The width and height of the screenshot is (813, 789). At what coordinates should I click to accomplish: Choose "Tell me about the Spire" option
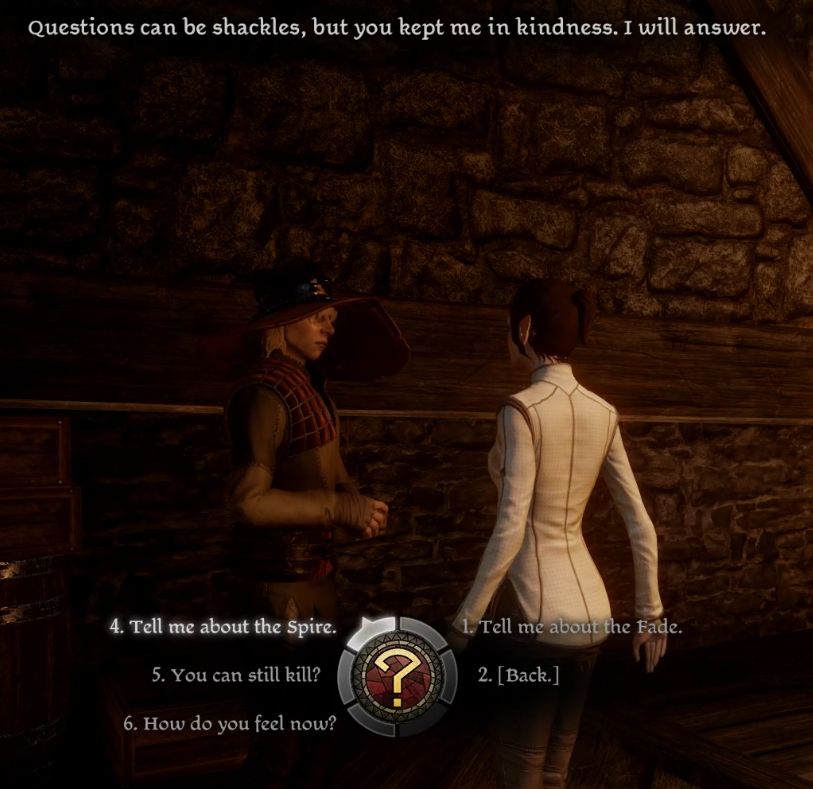pyautogui.click(x=223, y=628)
